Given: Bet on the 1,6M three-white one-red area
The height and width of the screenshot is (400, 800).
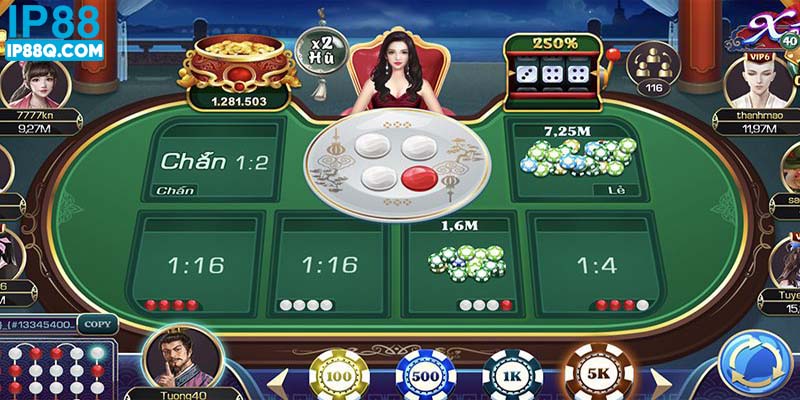Looking at the screenshot, I should tap(462, 265).
